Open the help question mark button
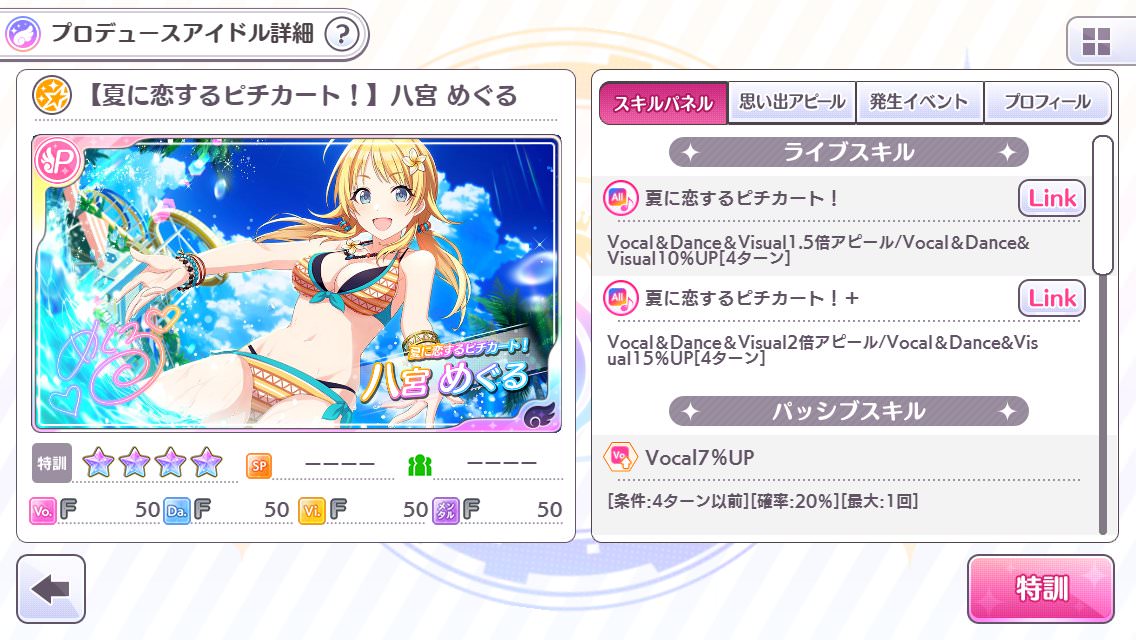Screen dimensions: 1136x640 (342, 35)
